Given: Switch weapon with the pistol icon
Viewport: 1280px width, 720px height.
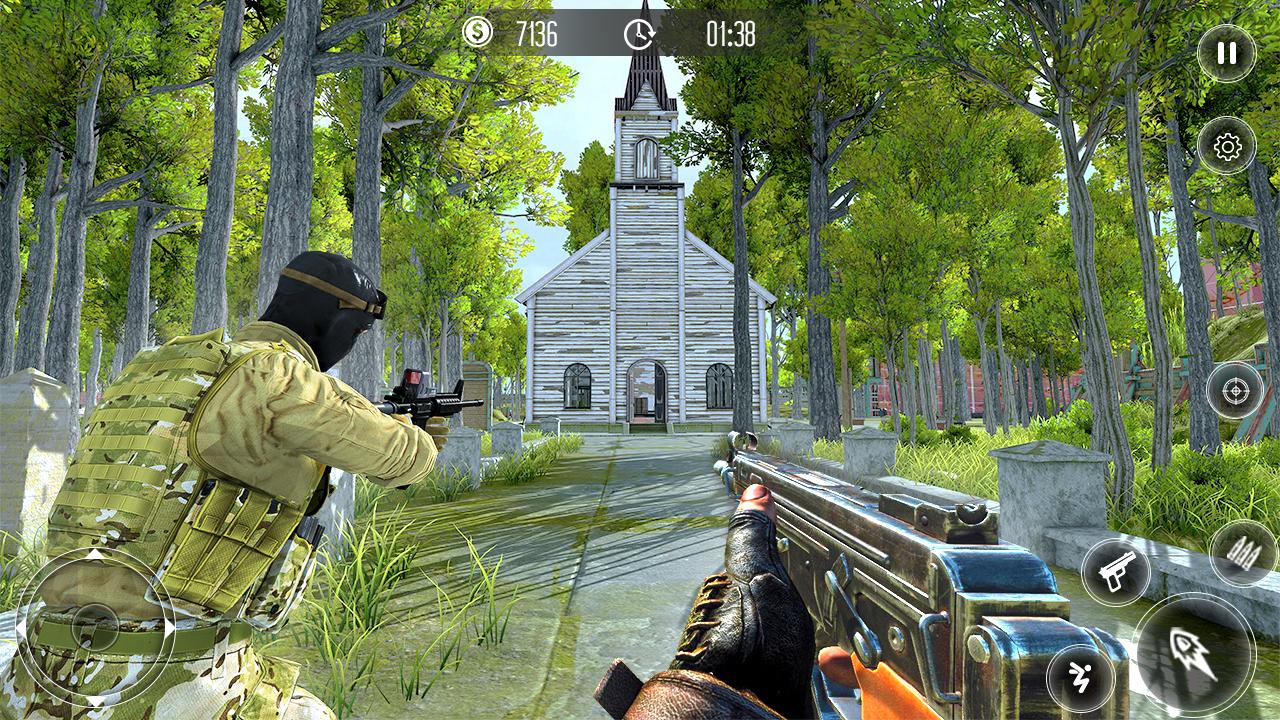Looking at the screenshot, I should click(1115, 572).
